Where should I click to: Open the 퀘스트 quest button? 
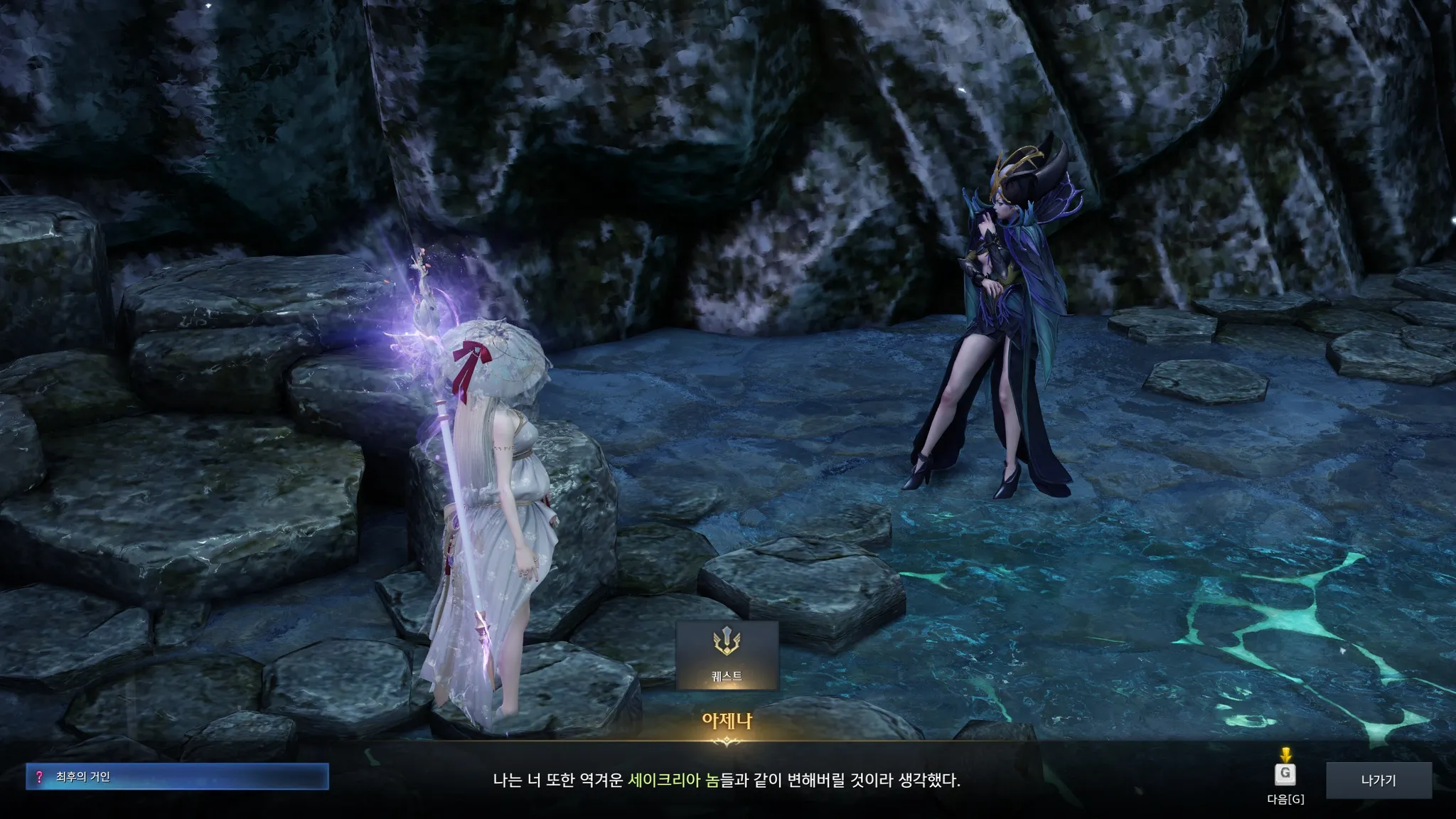(x=727, y=655)
